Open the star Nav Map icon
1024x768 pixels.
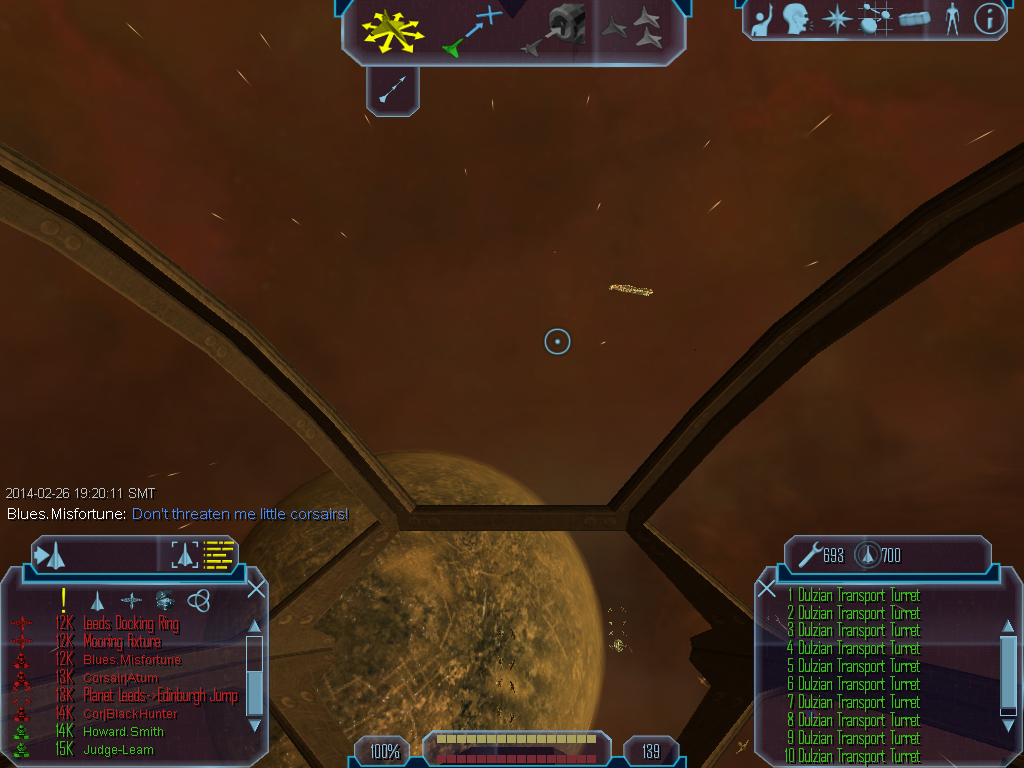point(835,19)
